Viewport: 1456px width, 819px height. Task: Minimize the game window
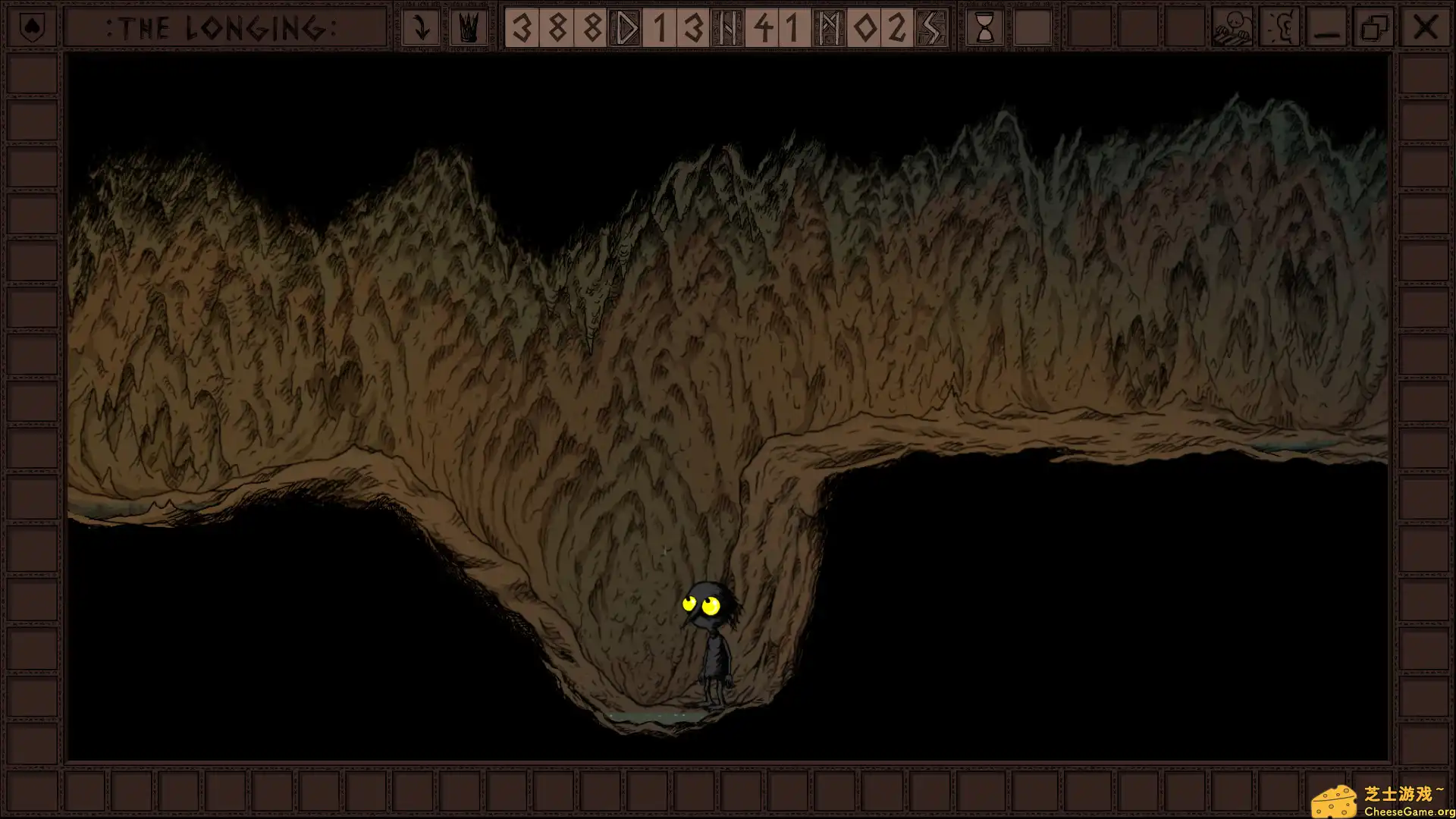click(1327, 28)
